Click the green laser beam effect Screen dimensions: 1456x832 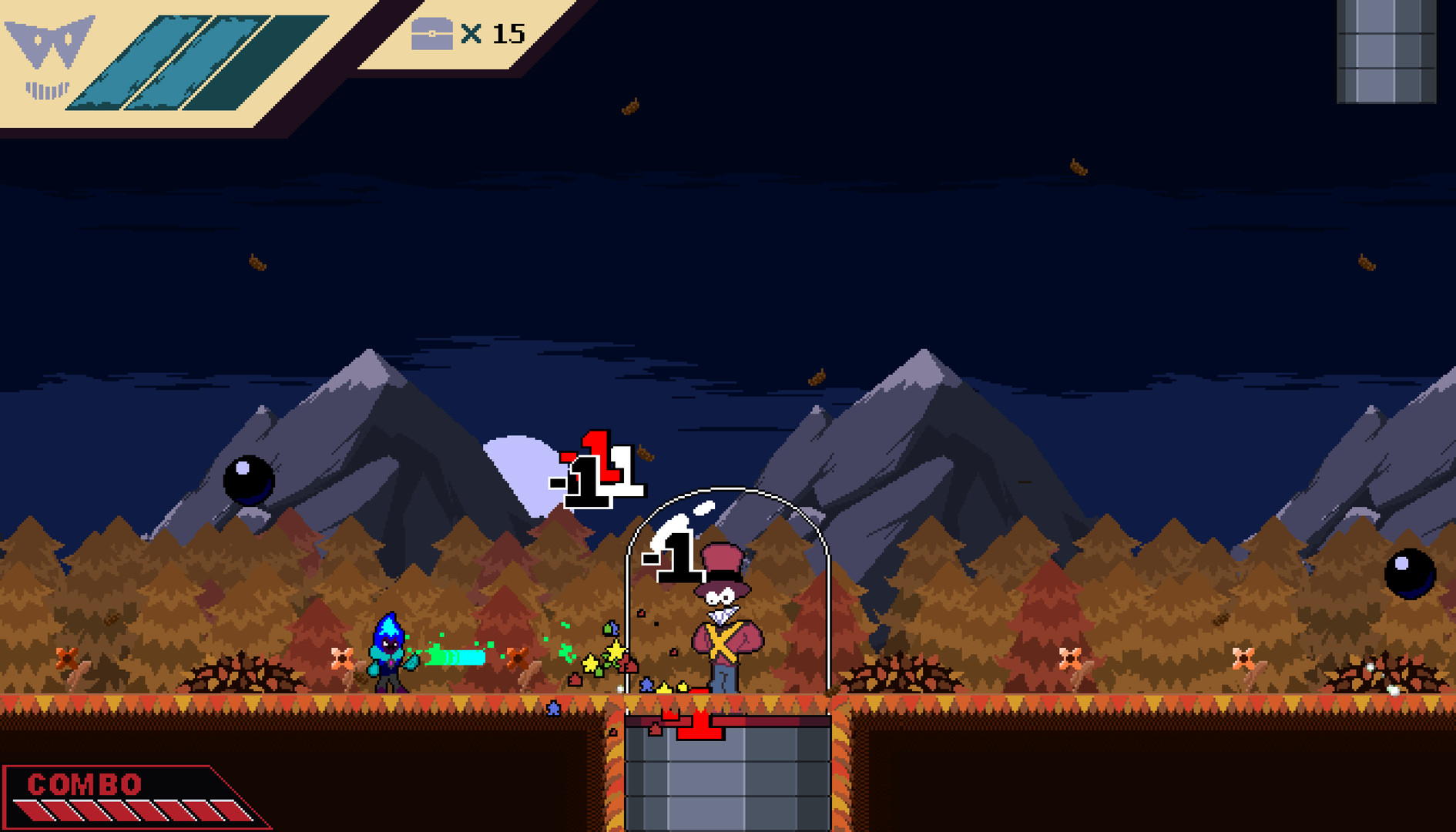click(x=455, y=655)
